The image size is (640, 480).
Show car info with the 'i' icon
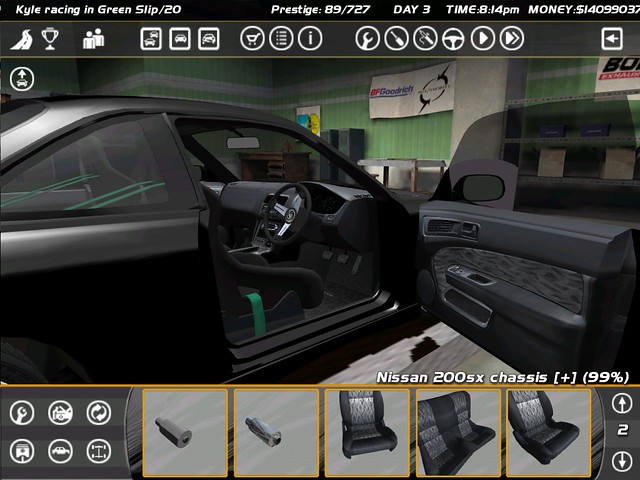(x=310, y=39)
